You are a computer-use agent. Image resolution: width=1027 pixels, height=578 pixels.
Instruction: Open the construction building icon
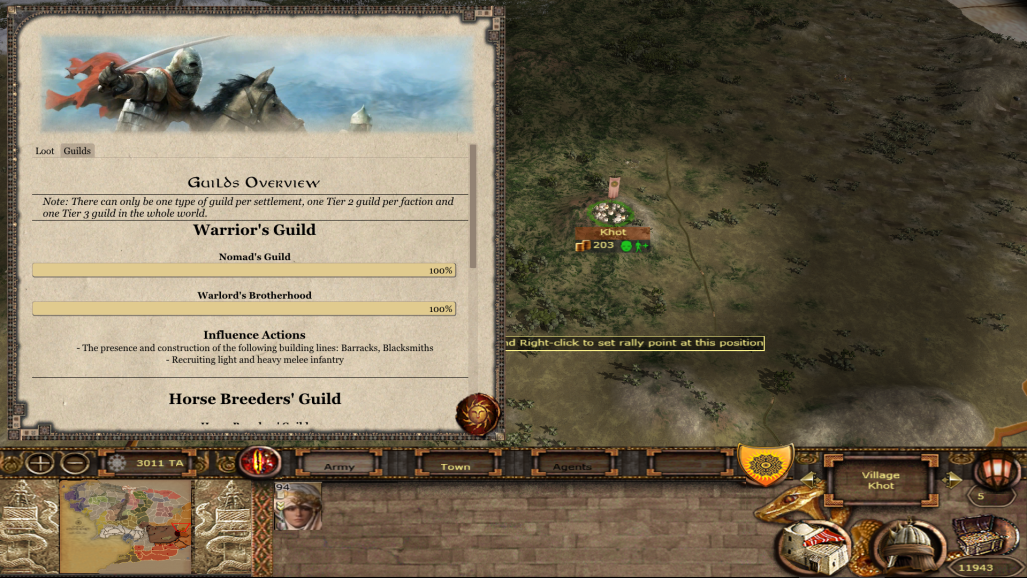[x=812, y=546]
